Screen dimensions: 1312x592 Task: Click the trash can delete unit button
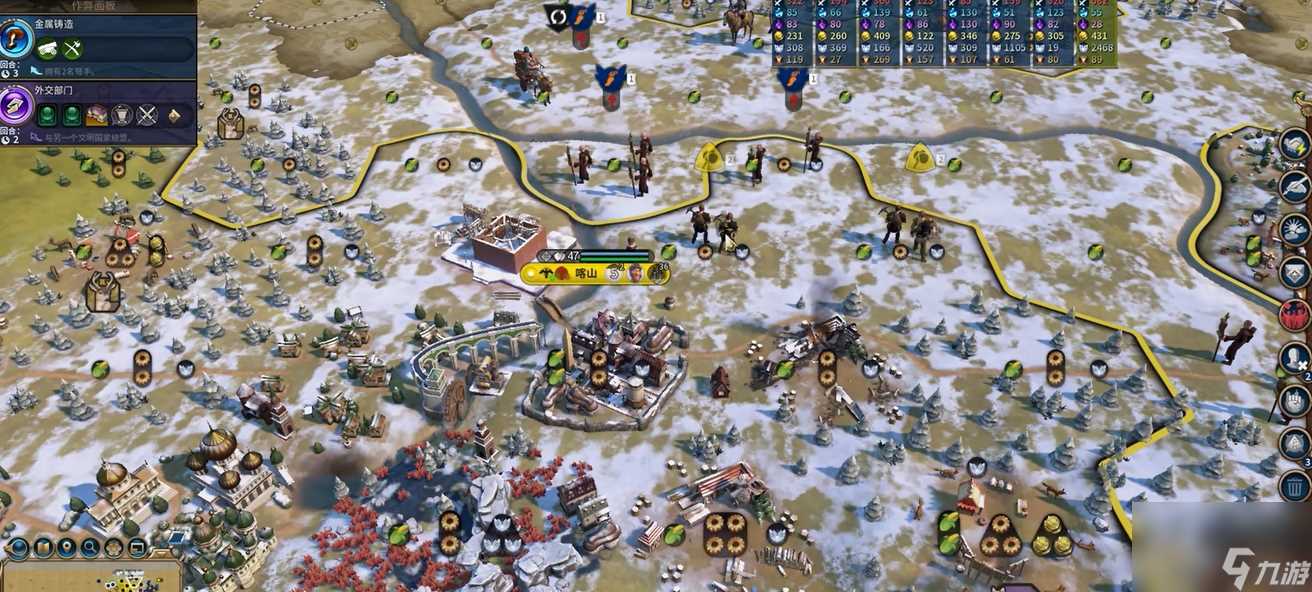pos(1295,487)
